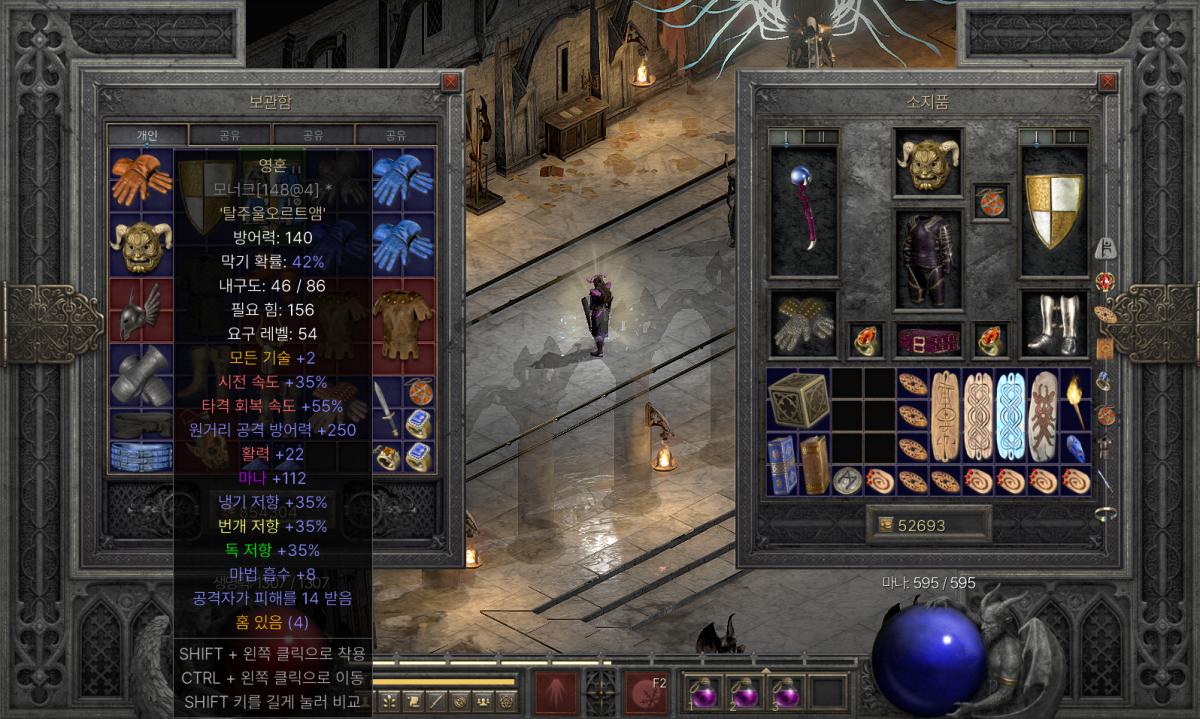Viewport: 1200px width, 719px height.
Task: Click the equipped body armor slot
Action: [x=928, y=260]
